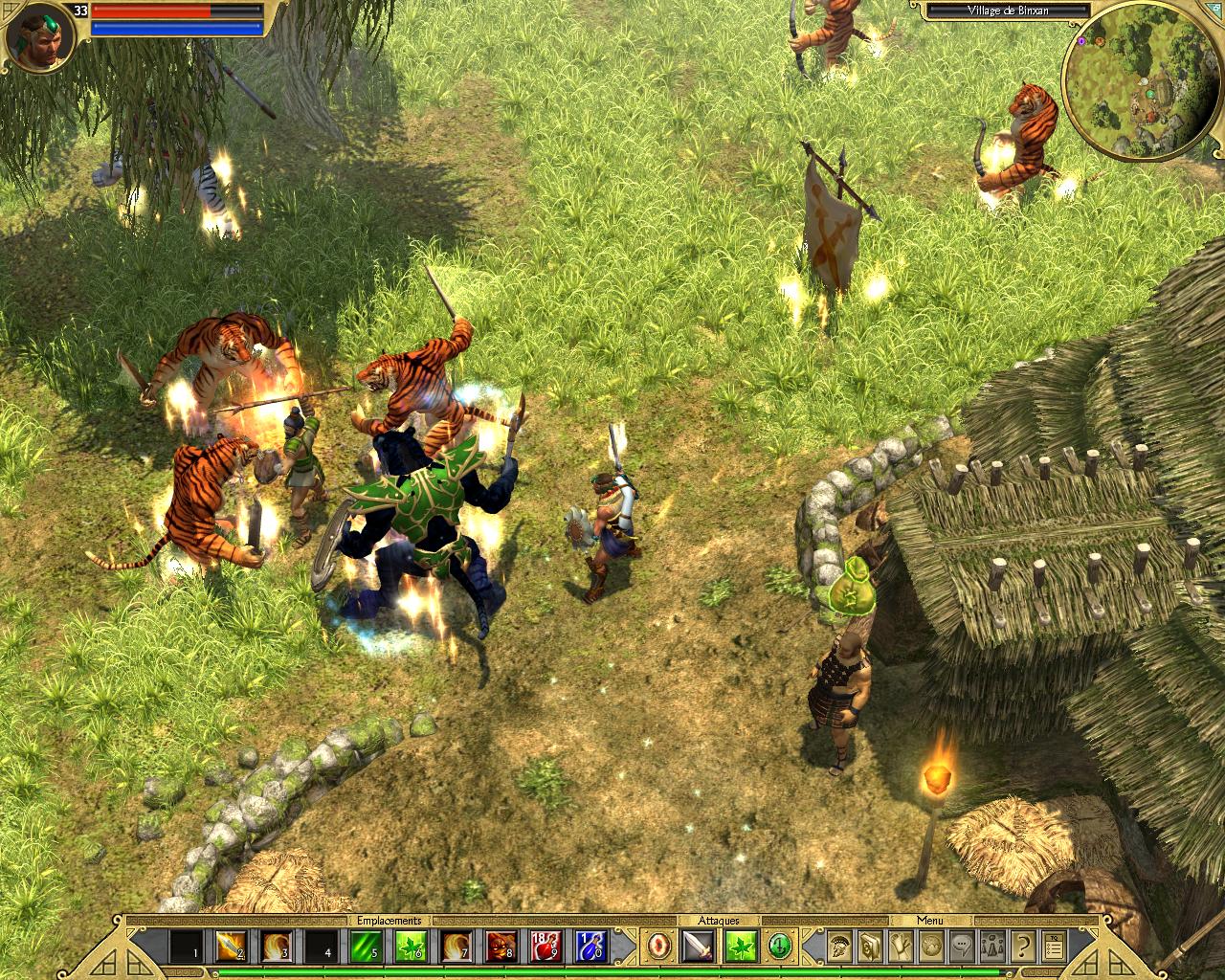Select the sword primary attack slot
The height and width of the screenshot is (980, 1225).
tap(698, 947)
